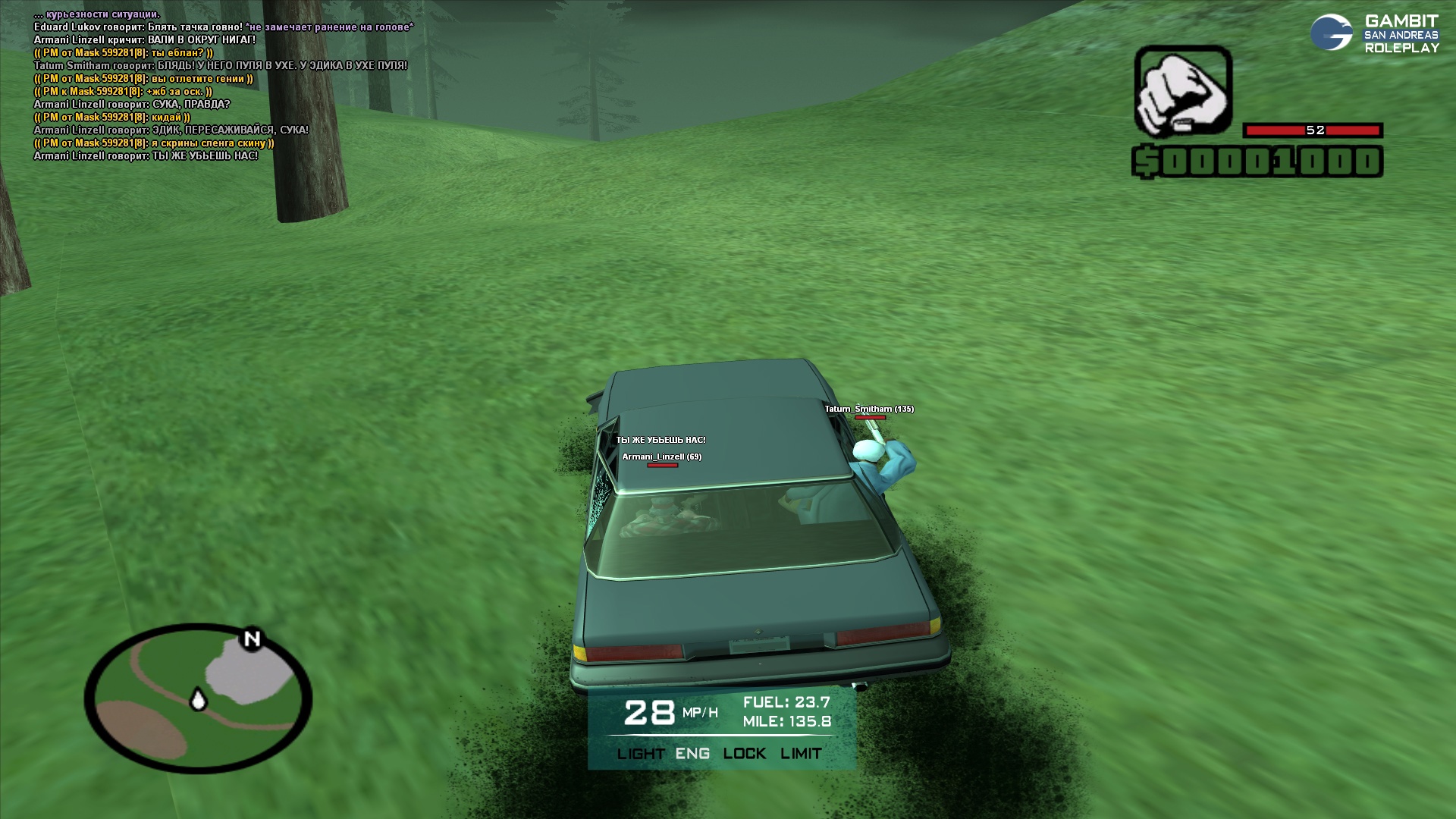Click the fist weapon icon
The image size is (1456, 819).
coord(1182,91)
